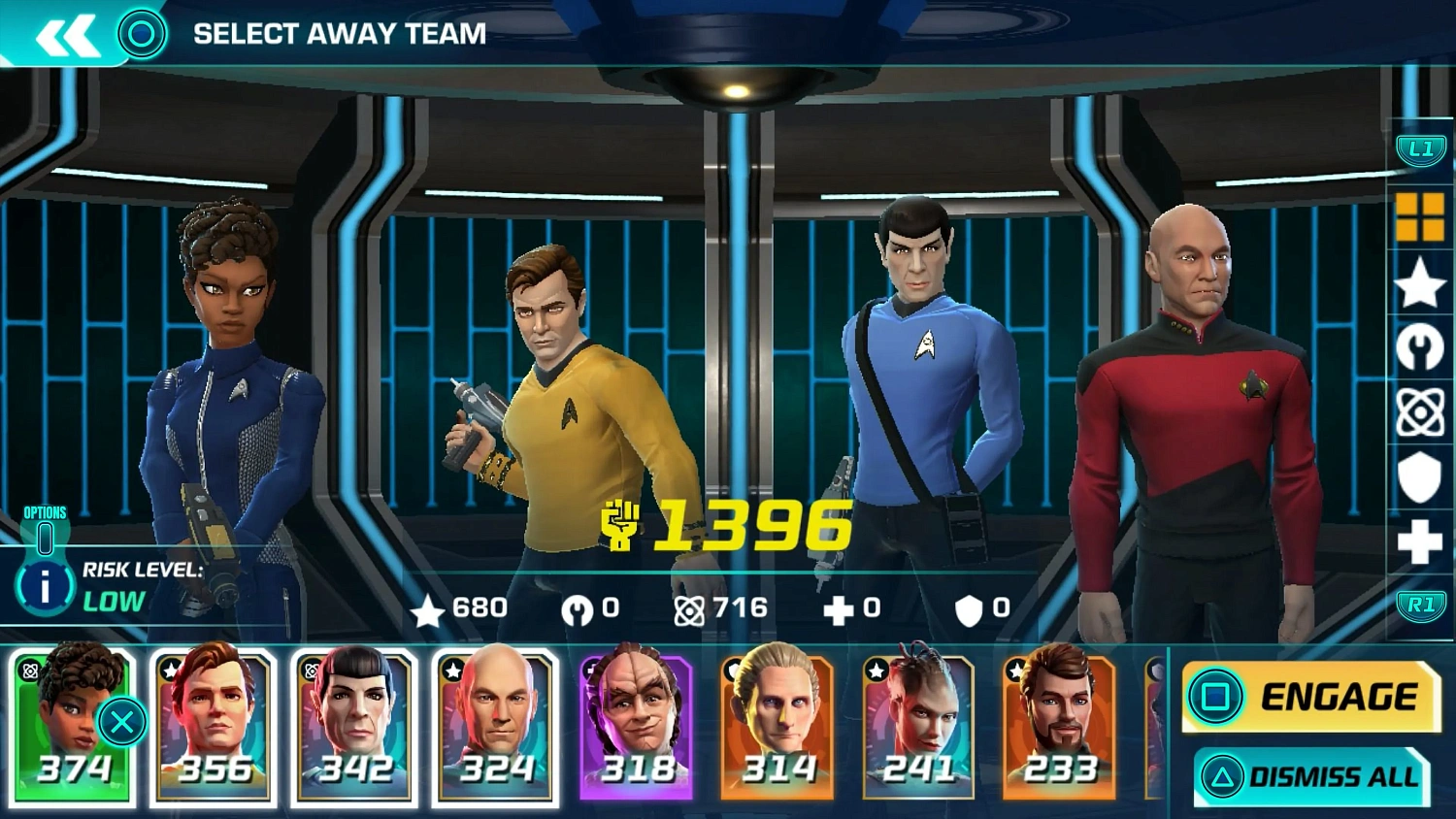Viewport: 1456px width, 819px height.
Task: Click the wrench stat icon showing 0
Action: (x=579, y=608)
